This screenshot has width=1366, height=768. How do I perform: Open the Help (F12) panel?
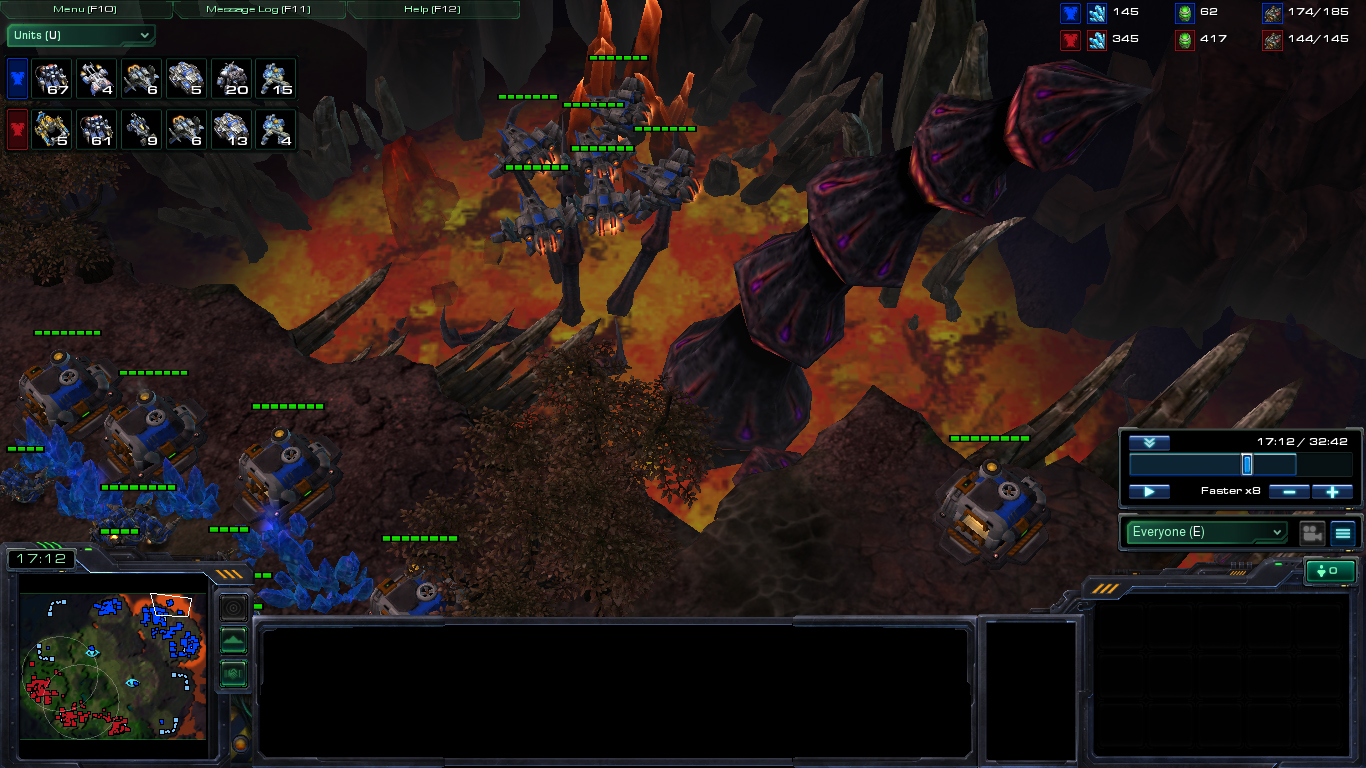pos(433,9)
